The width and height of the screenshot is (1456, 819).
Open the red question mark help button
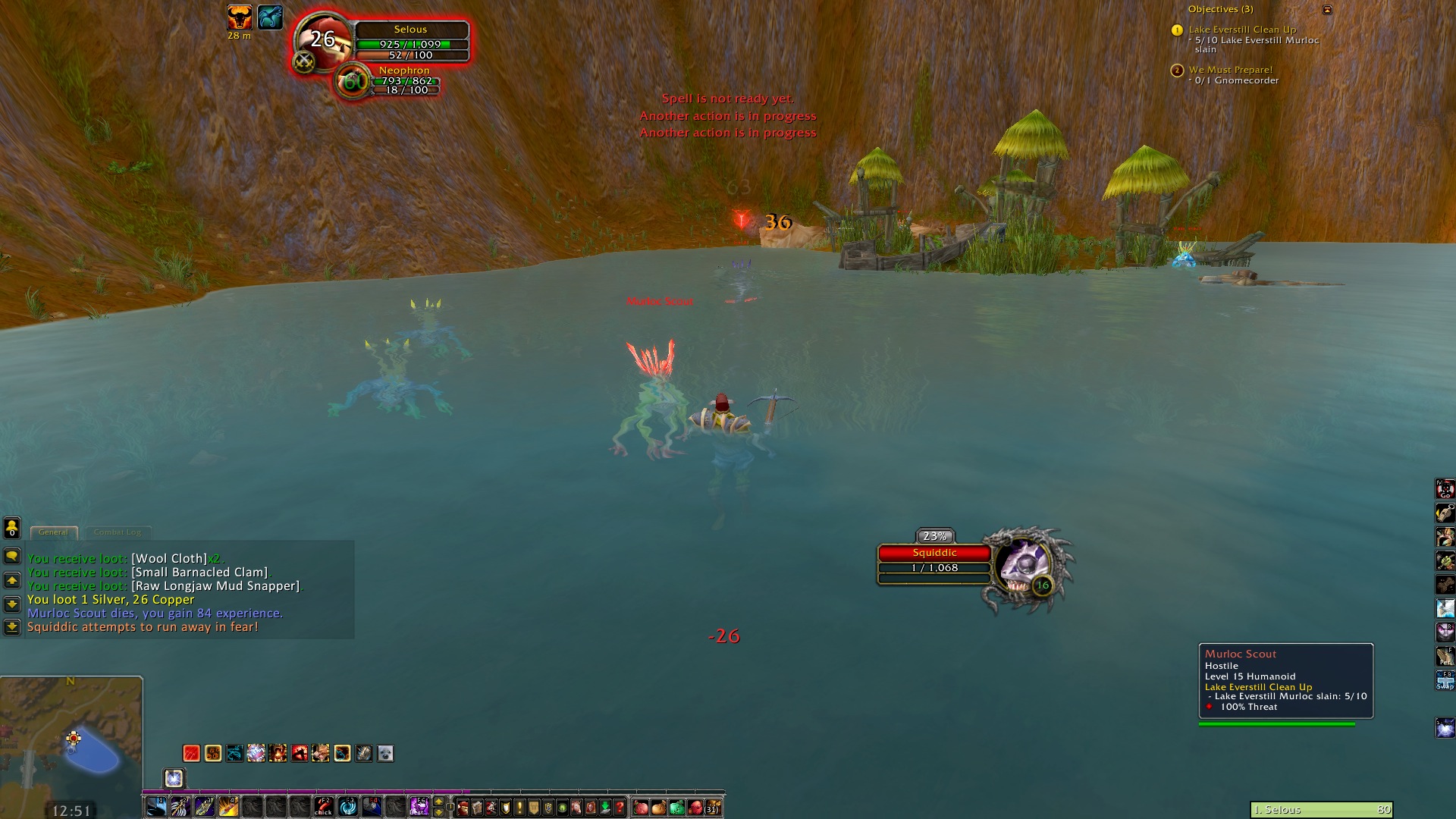[620, 807]
